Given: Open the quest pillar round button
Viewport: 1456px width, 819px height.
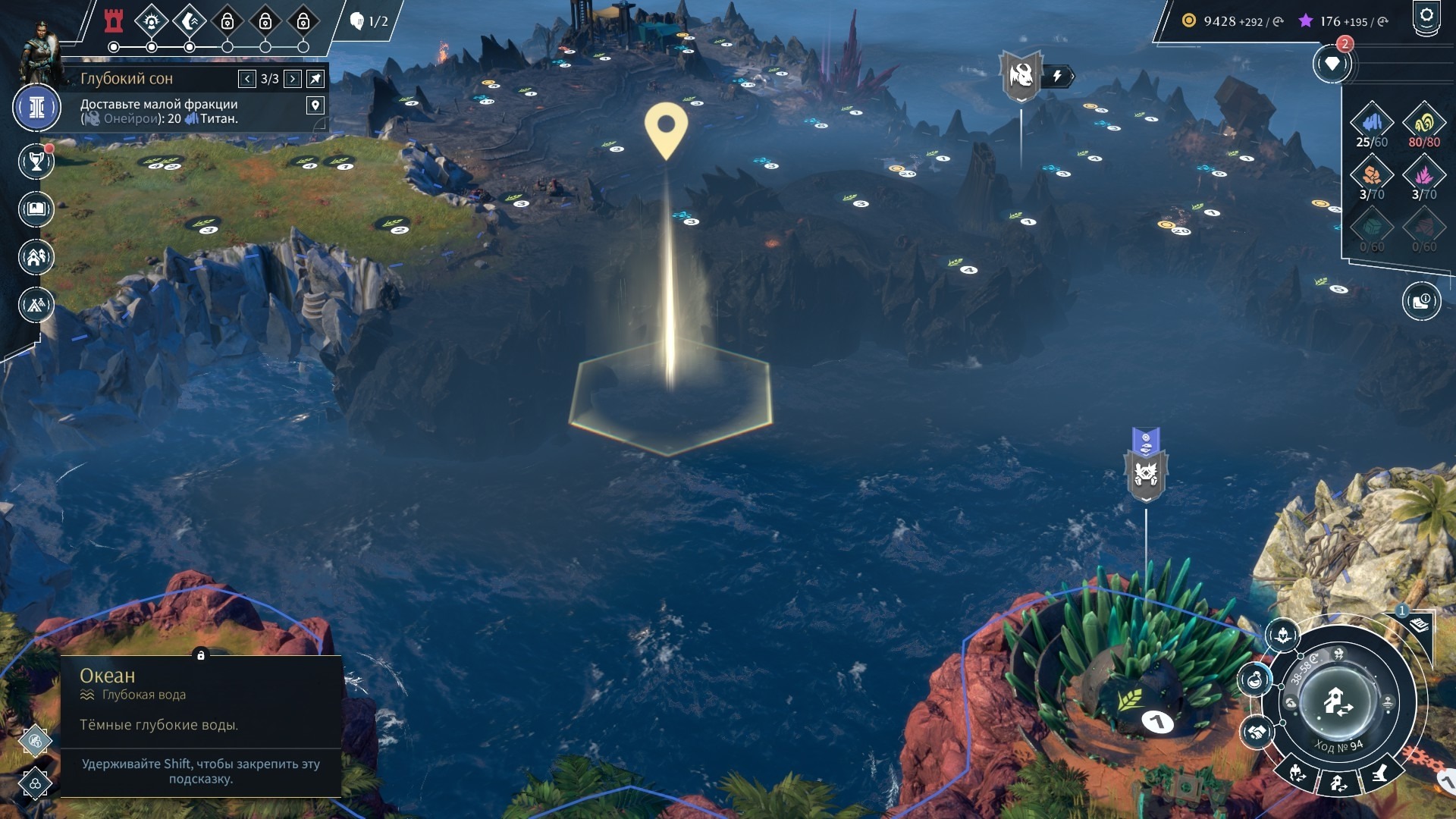Looking at the screenshot, I should point(36,108).
